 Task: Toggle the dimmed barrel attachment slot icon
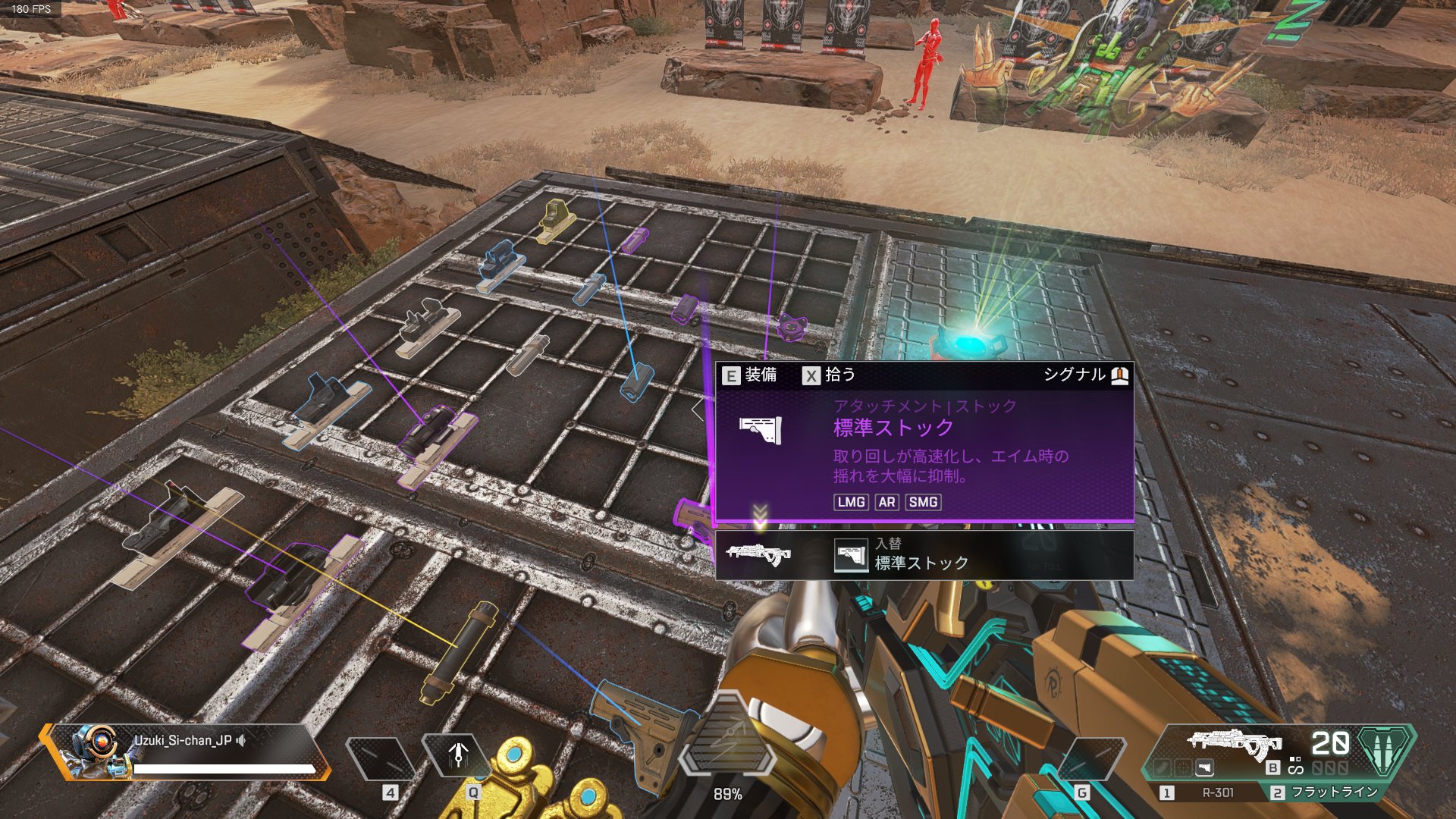(1163, 769)
